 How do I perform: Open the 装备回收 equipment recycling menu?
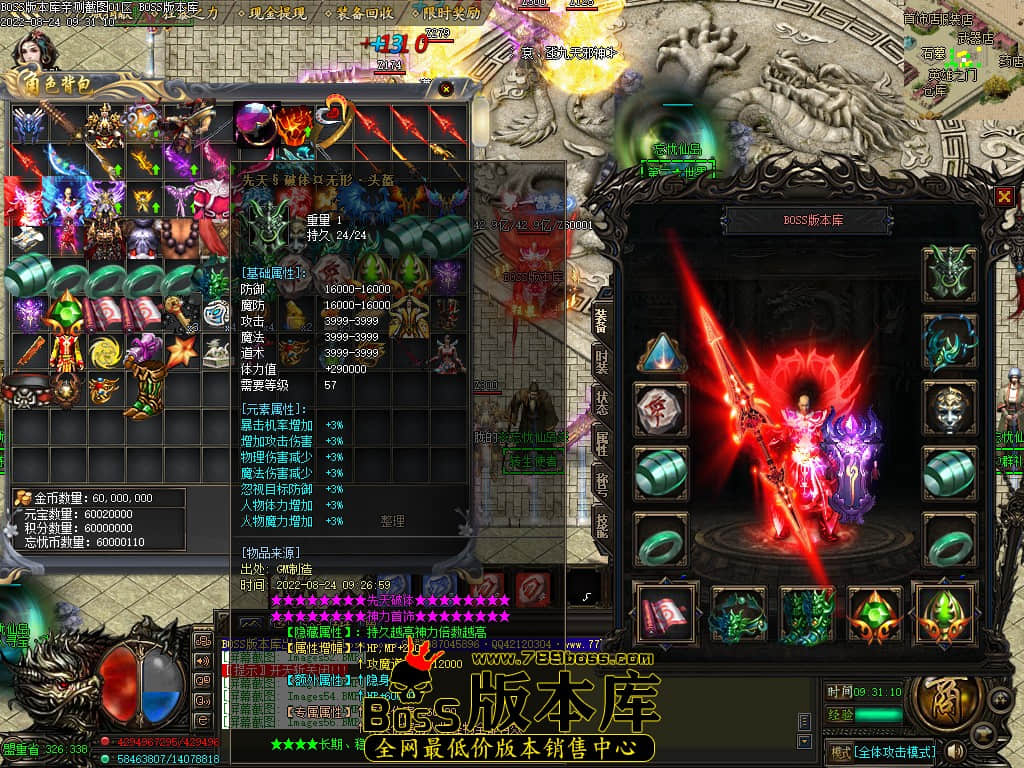coord(365,15)
